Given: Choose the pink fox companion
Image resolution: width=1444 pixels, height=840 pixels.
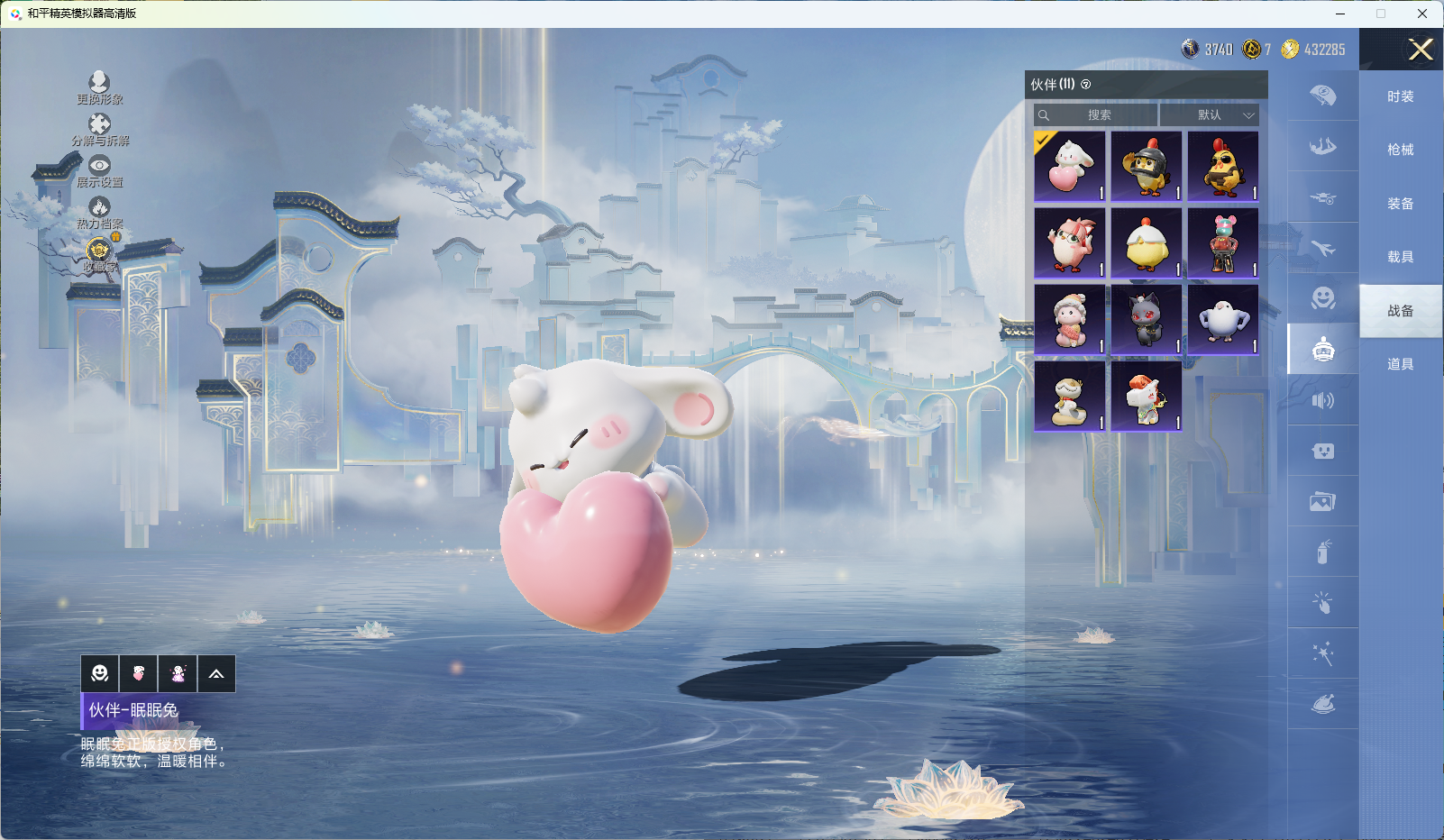Looking at the screenshot, I should [1069, 243].
